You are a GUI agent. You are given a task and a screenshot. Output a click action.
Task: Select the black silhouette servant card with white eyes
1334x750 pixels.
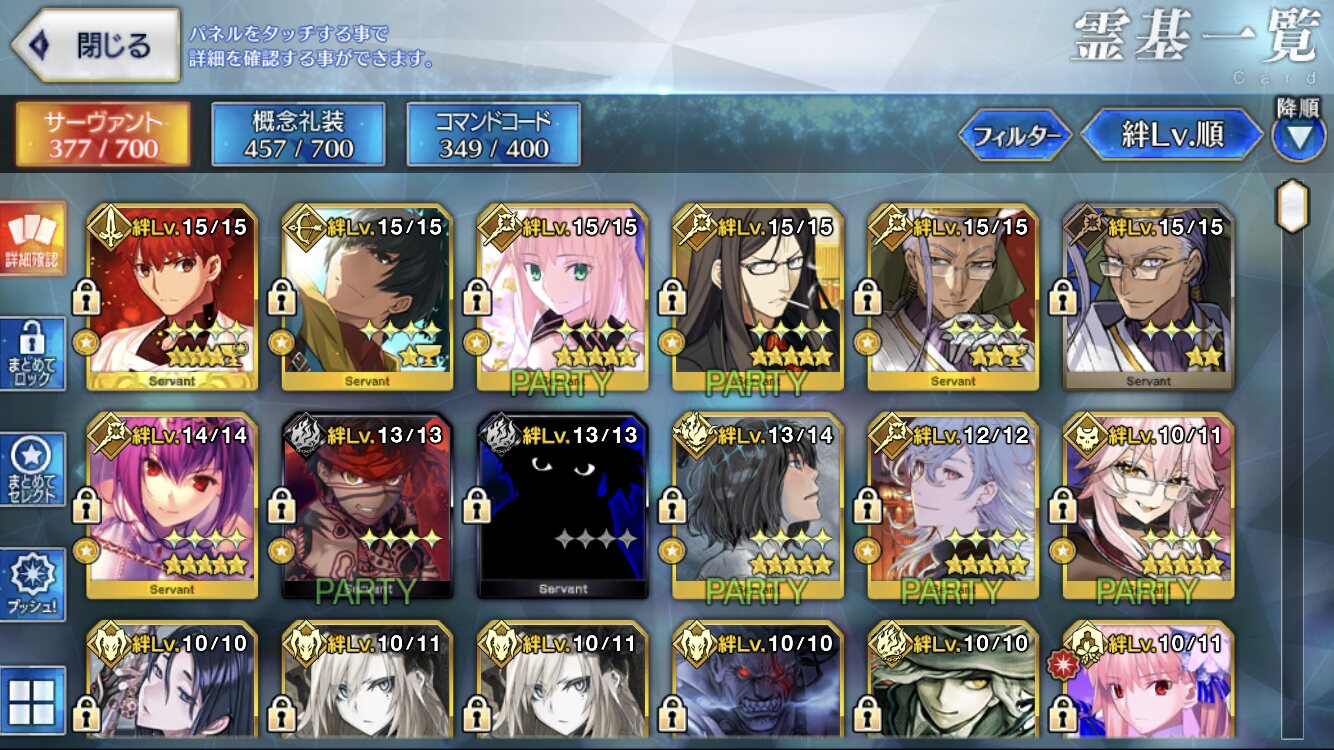(x=562, y=506)
